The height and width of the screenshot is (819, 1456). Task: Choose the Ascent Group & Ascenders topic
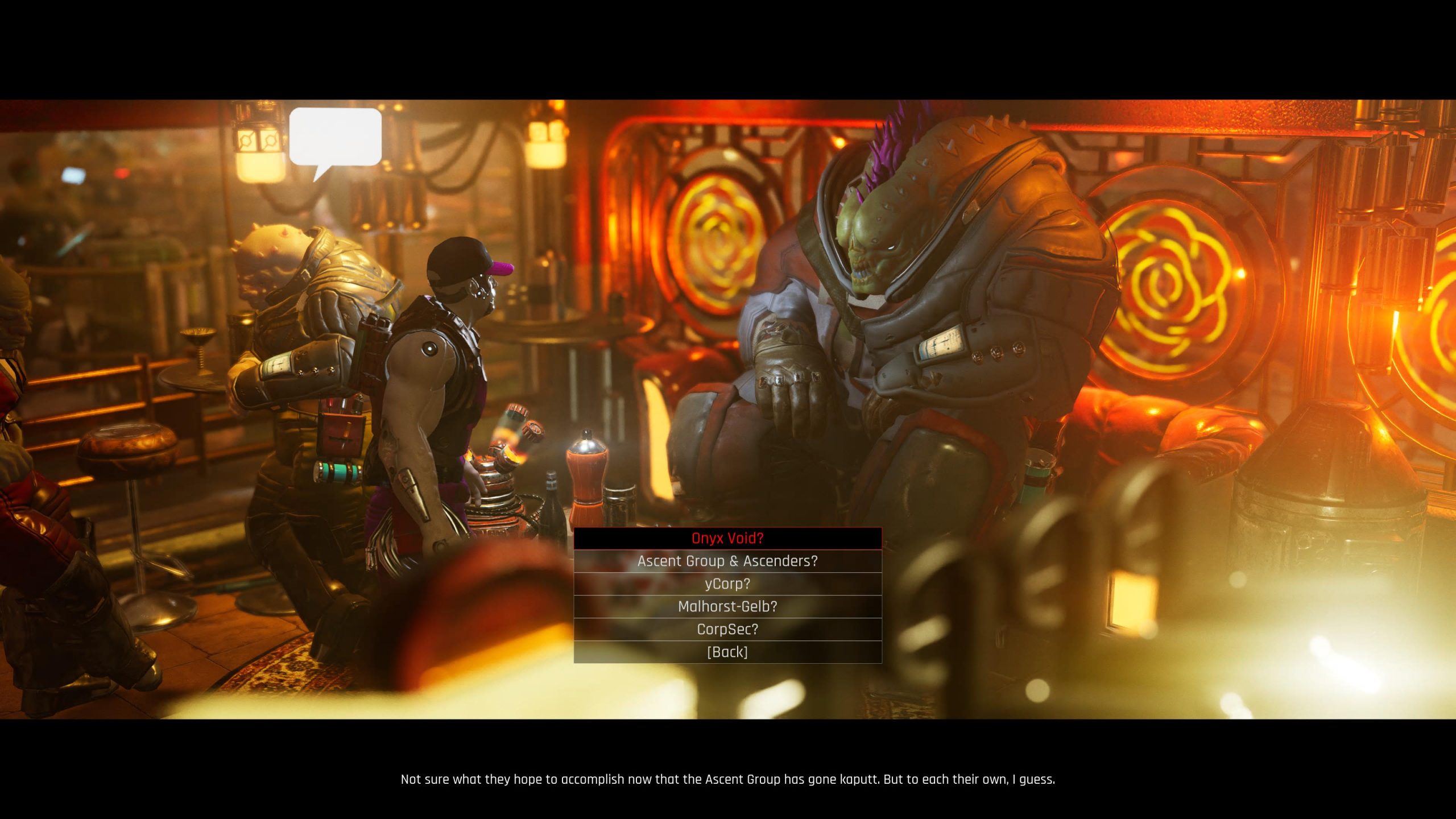tap(727, 561)
